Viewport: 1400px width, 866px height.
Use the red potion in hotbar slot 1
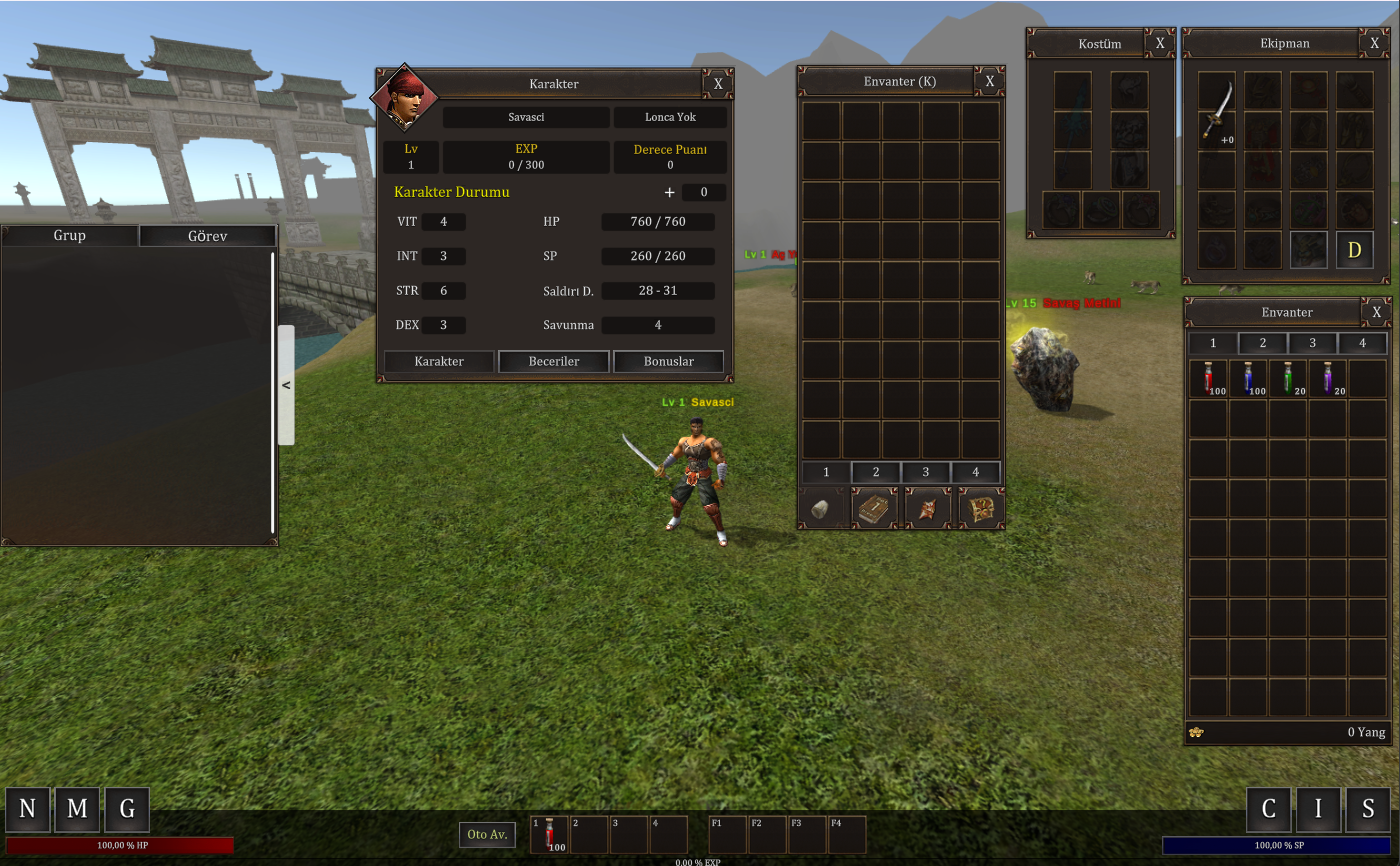coord(549,835)
